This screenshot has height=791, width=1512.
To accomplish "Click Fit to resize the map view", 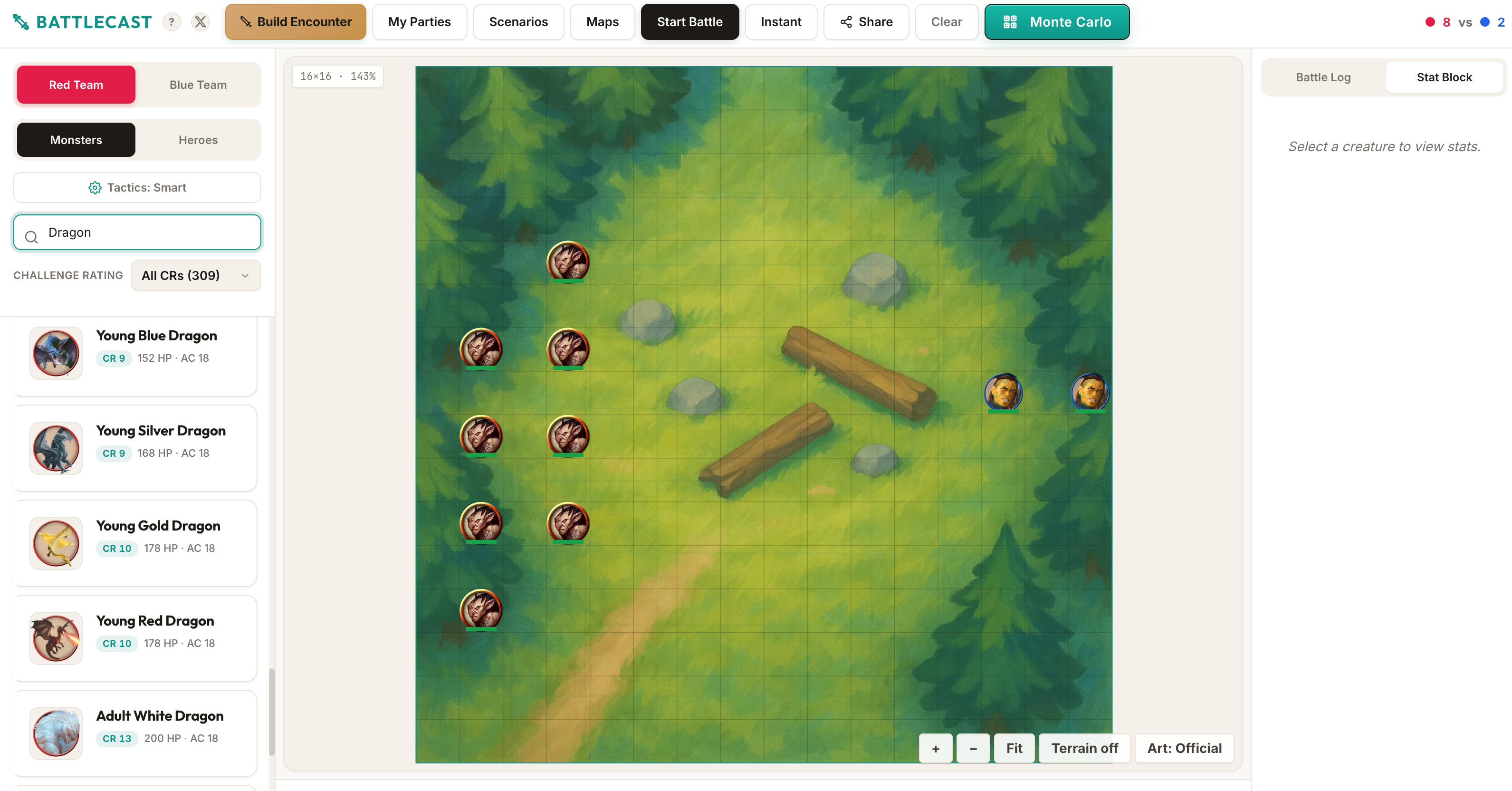I will (x=1014, y=748).
